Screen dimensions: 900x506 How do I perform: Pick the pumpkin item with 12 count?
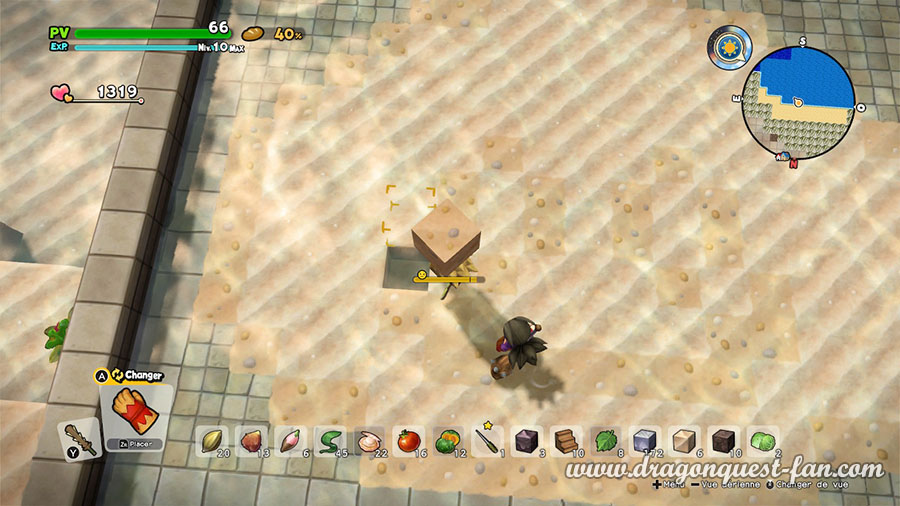click(x=447, y=440)
